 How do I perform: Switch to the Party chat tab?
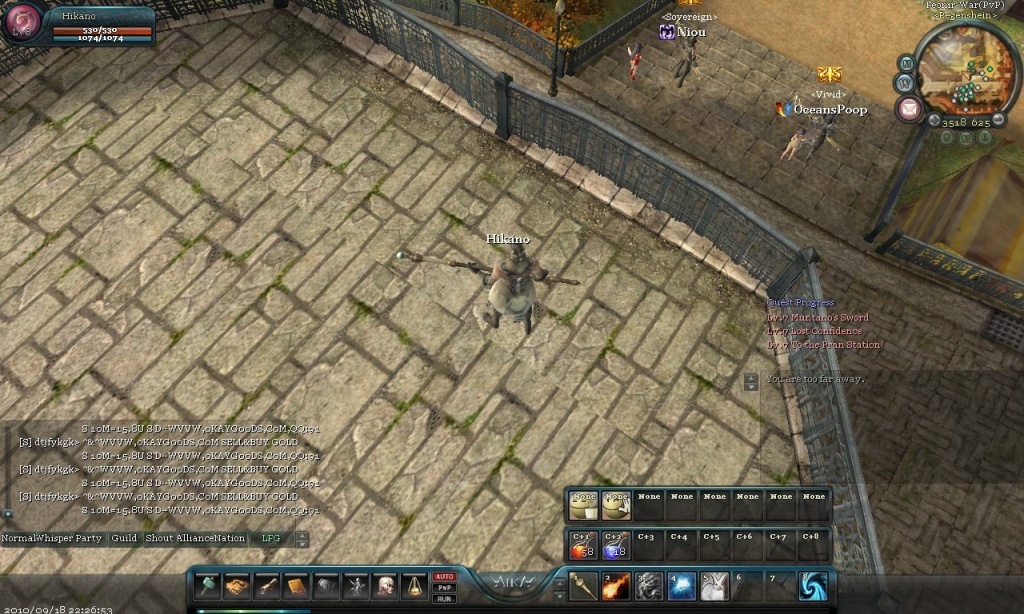pos(89,538)
